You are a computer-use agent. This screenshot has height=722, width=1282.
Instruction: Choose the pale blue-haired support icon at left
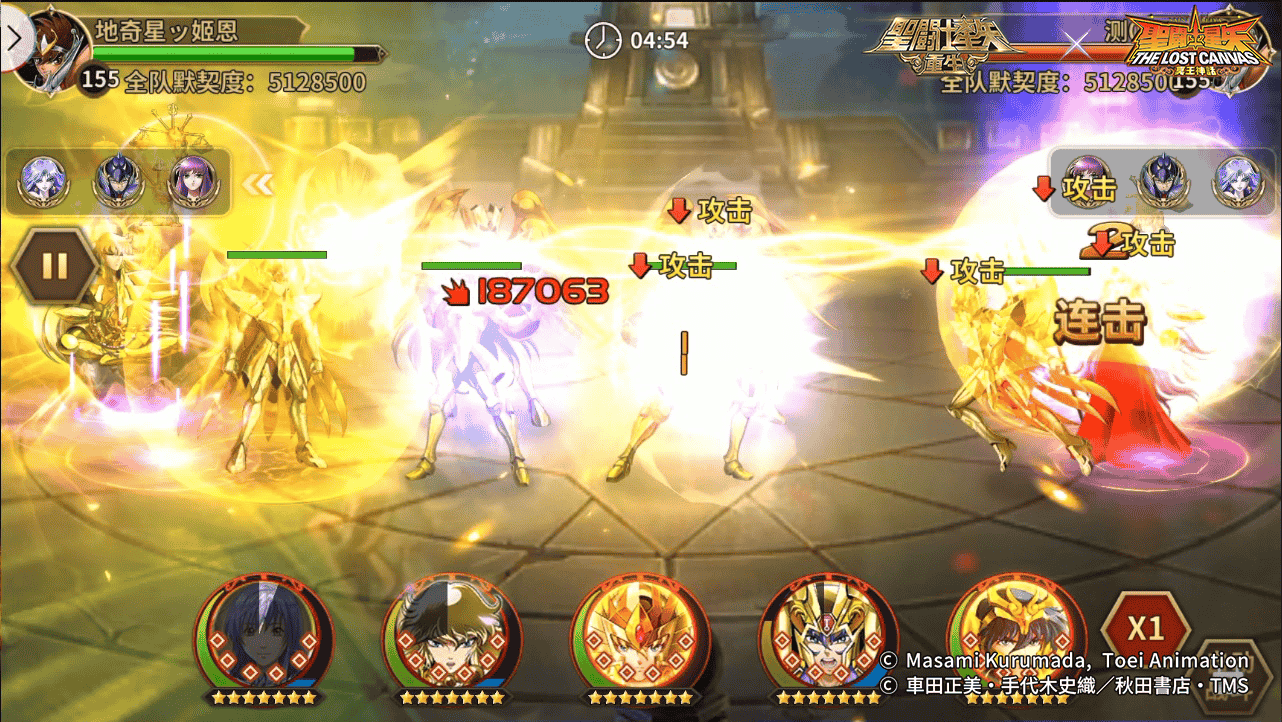[x=44, y=182]
